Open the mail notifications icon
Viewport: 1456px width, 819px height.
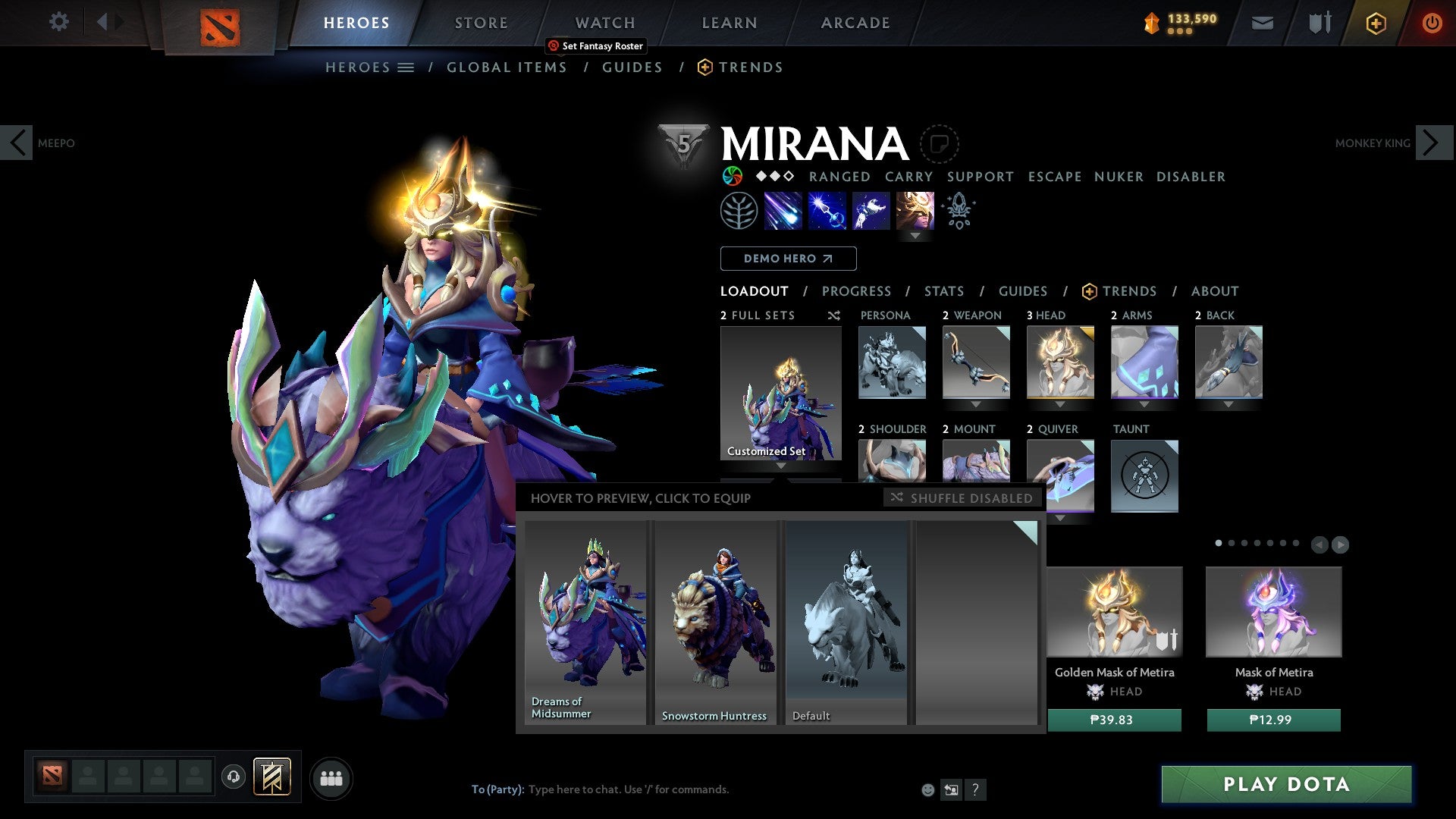coord(1263,23)
